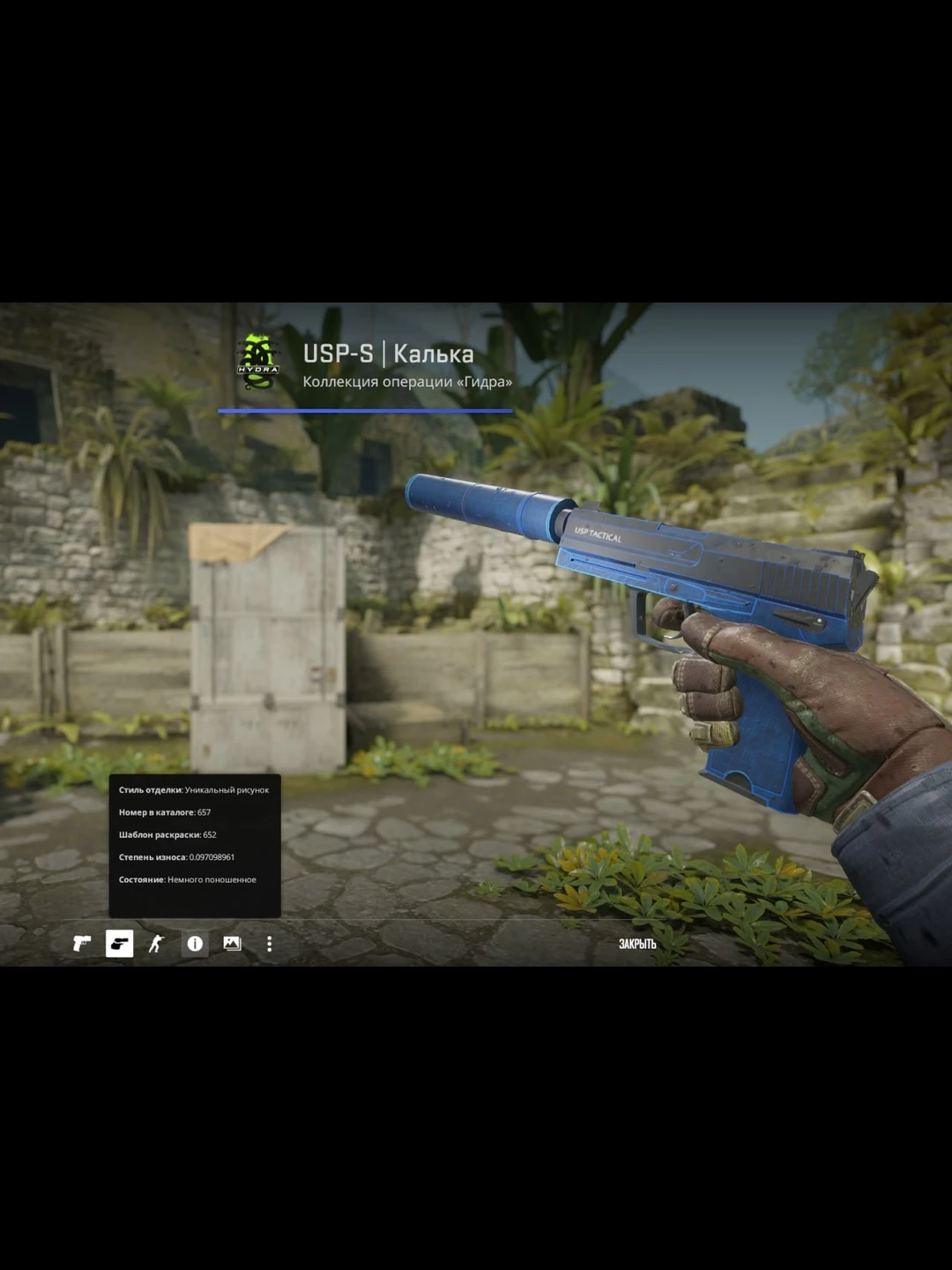Toggle the item info panel icon
The width and height of the screenshot is (952, 1270).
click(195, 944)
